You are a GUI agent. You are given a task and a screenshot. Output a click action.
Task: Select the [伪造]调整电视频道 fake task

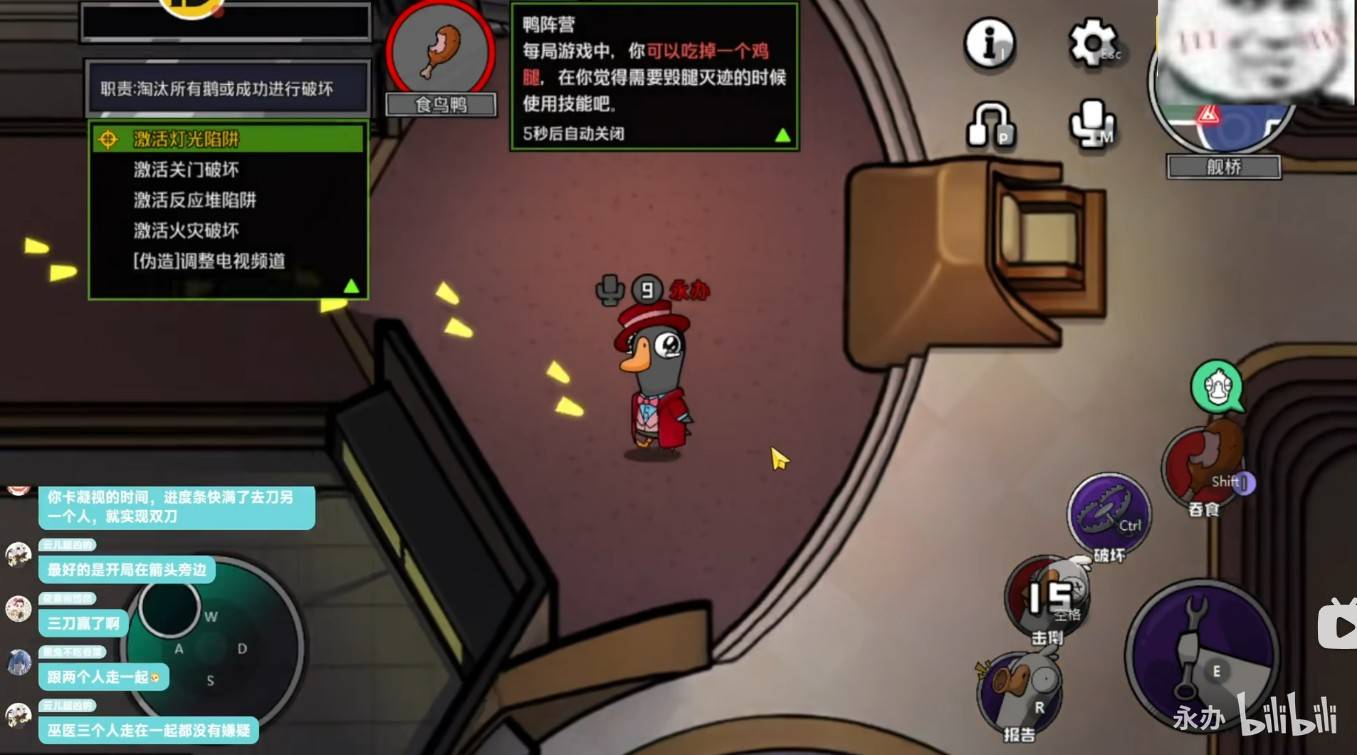(x=210, y=261)
